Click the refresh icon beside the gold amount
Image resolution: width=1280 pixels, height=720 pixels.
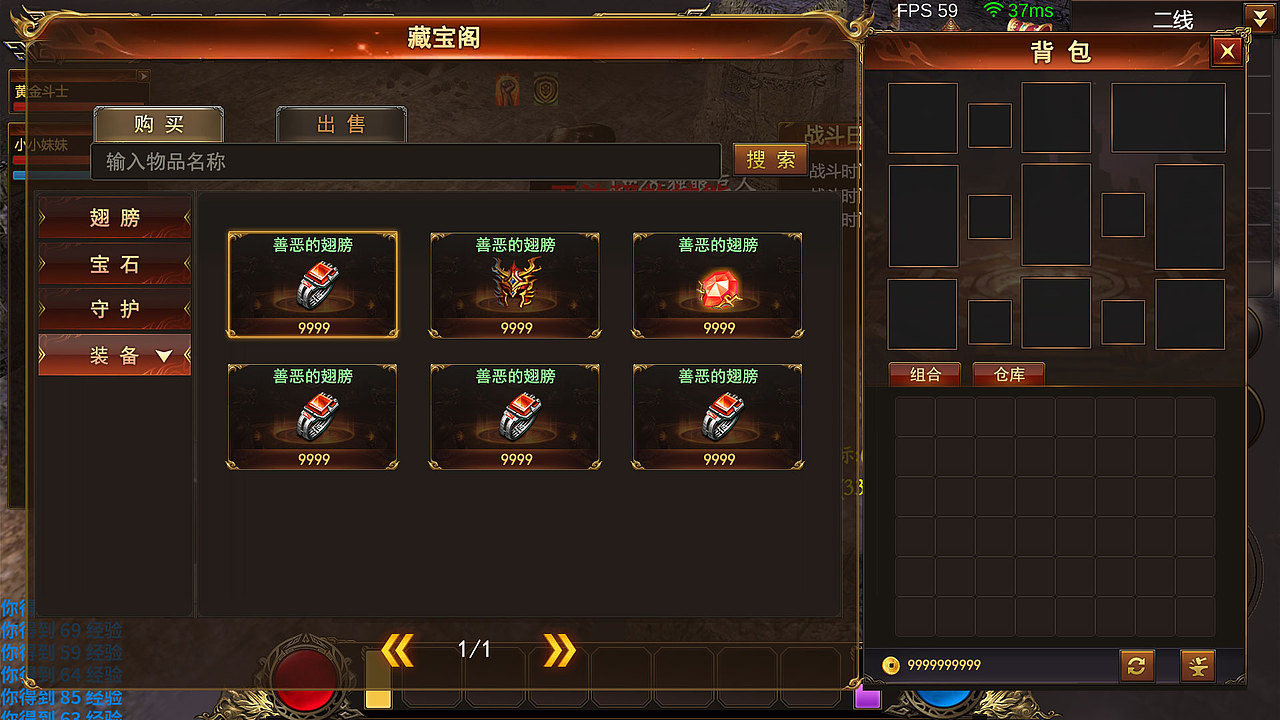(x=1137, y=665)
